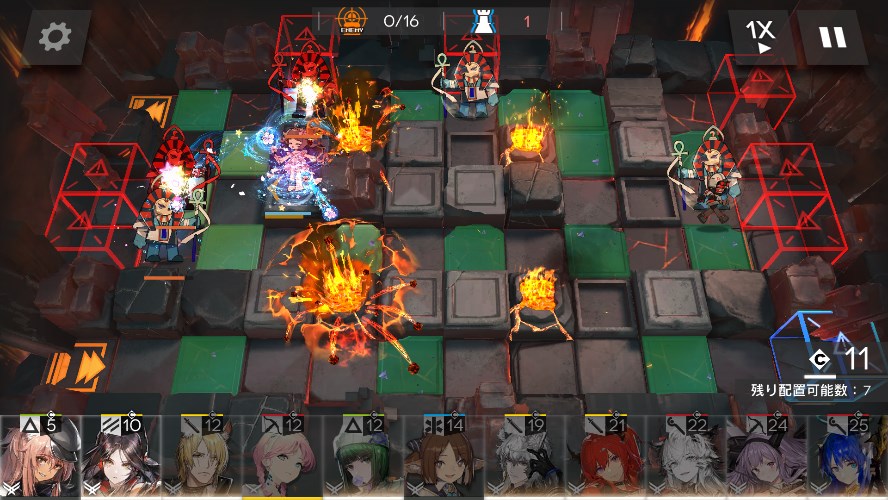Select the cost 10 black-haired operator card

tap(121, 458)
